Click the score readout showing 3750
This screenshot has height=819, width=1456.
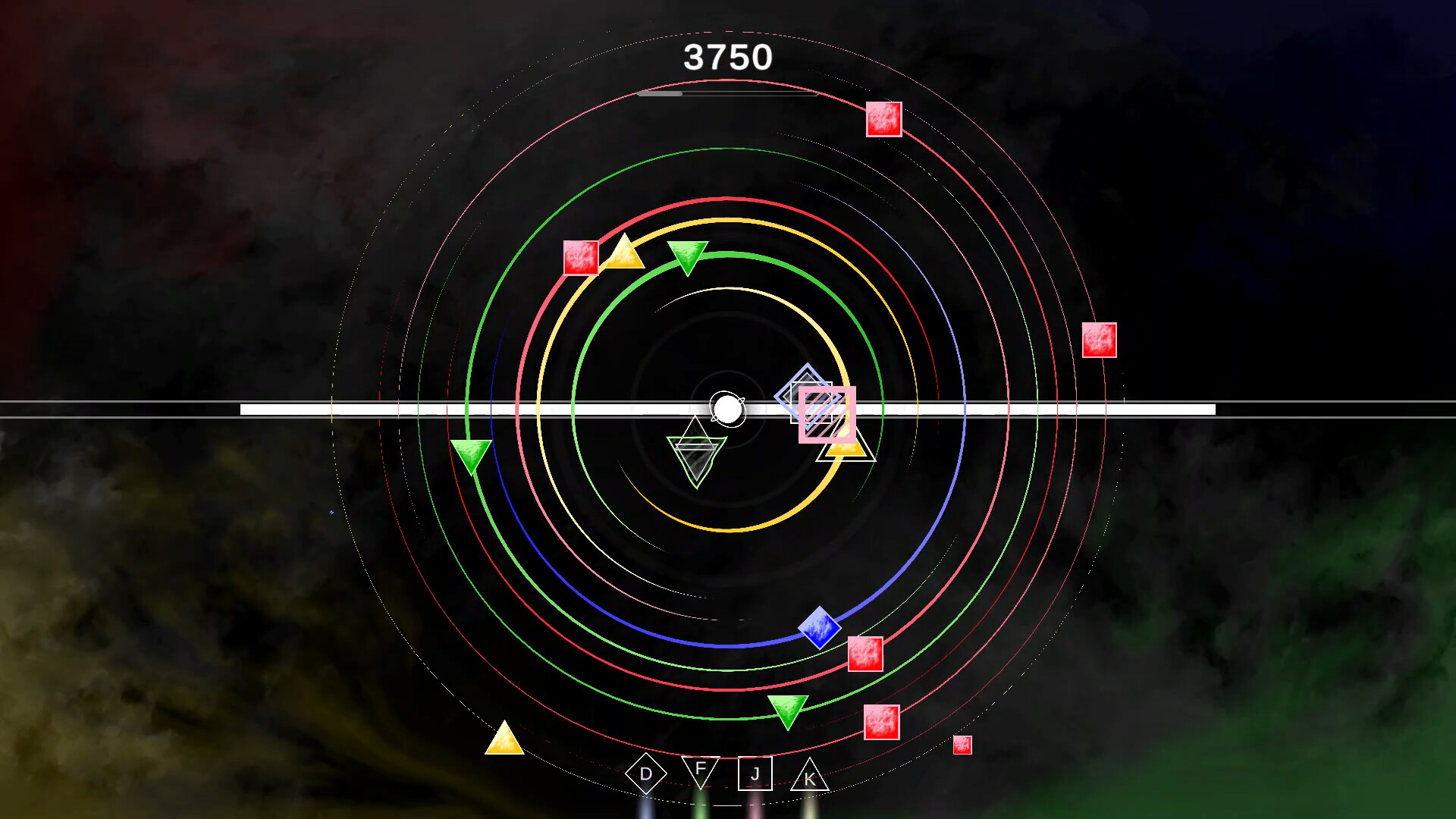click(728, 58)
